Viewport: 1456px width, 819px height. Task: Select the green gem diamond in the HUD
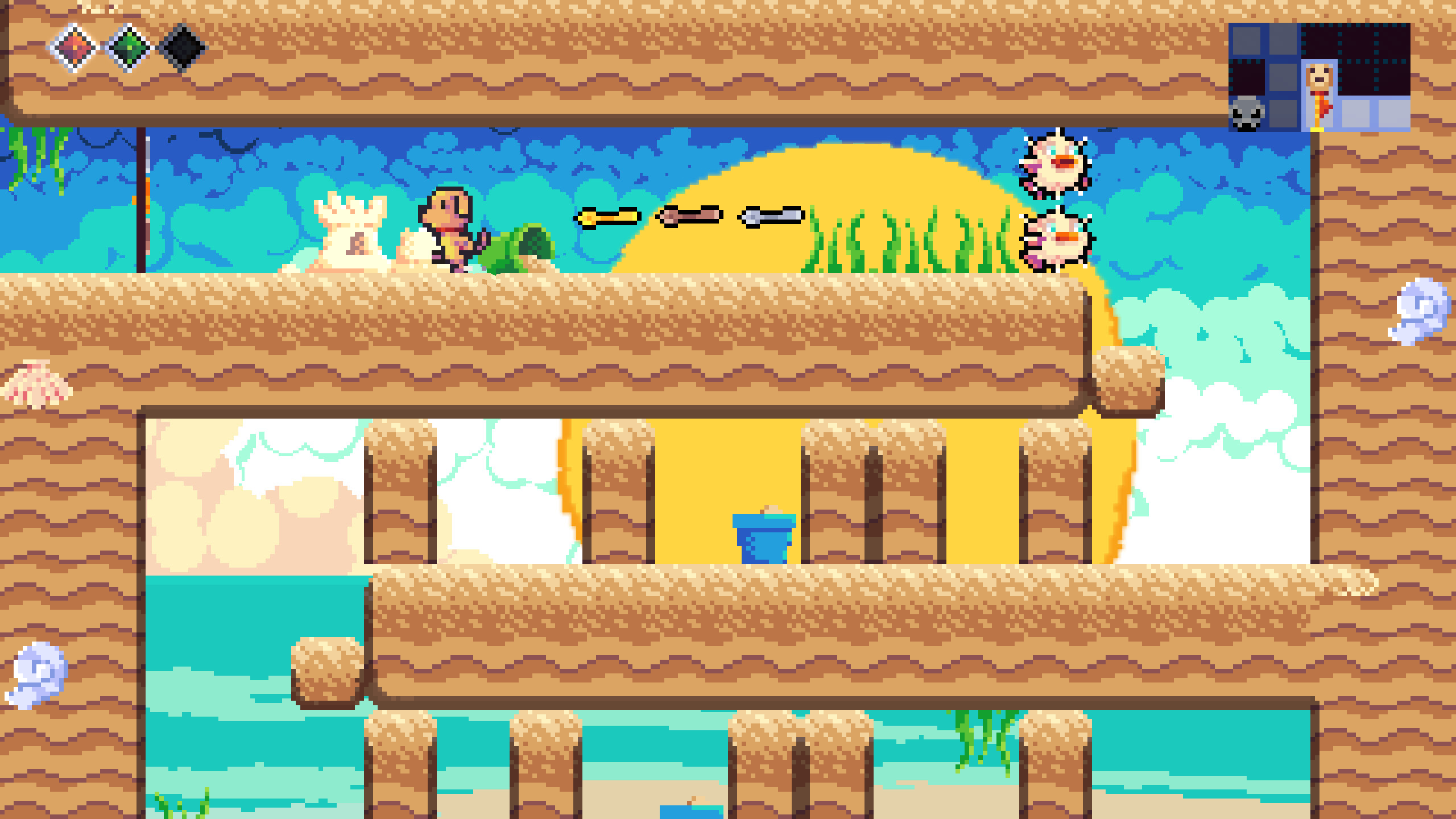128,50
